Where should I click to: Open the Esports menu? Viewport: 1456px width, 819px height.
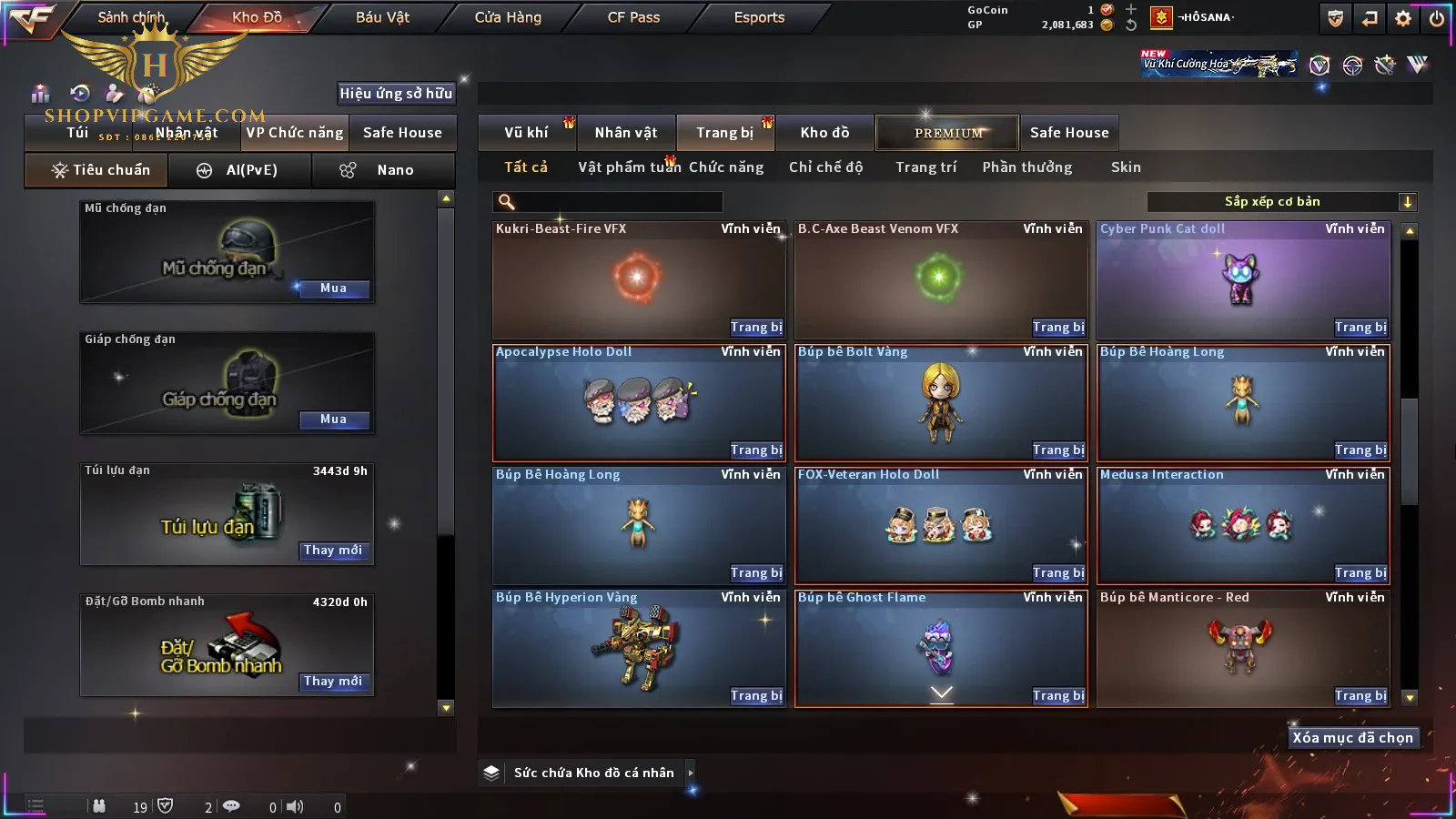pyautogui.click(x=759, y=17)
